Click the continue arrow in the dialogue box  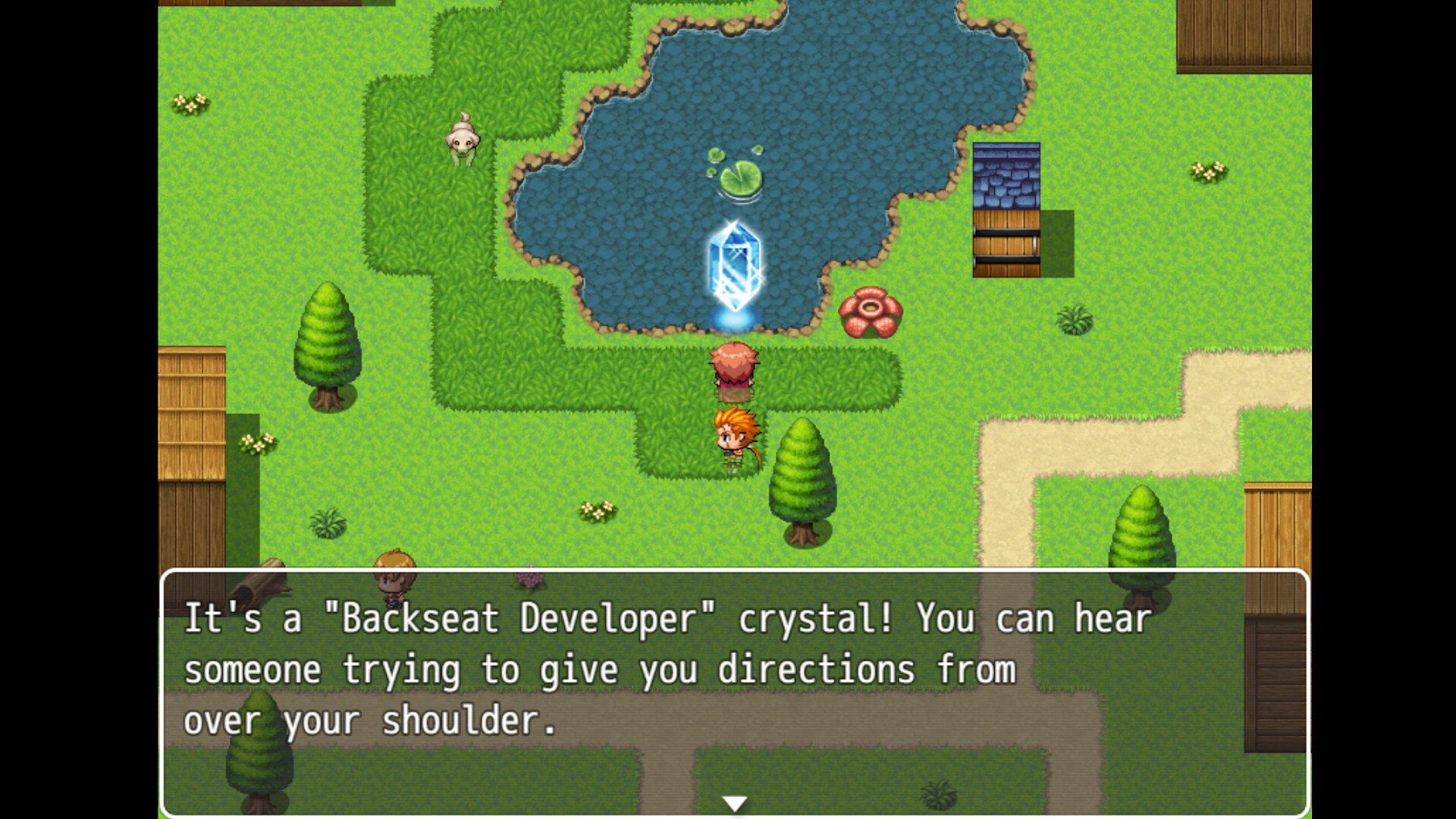coord(734,801)
